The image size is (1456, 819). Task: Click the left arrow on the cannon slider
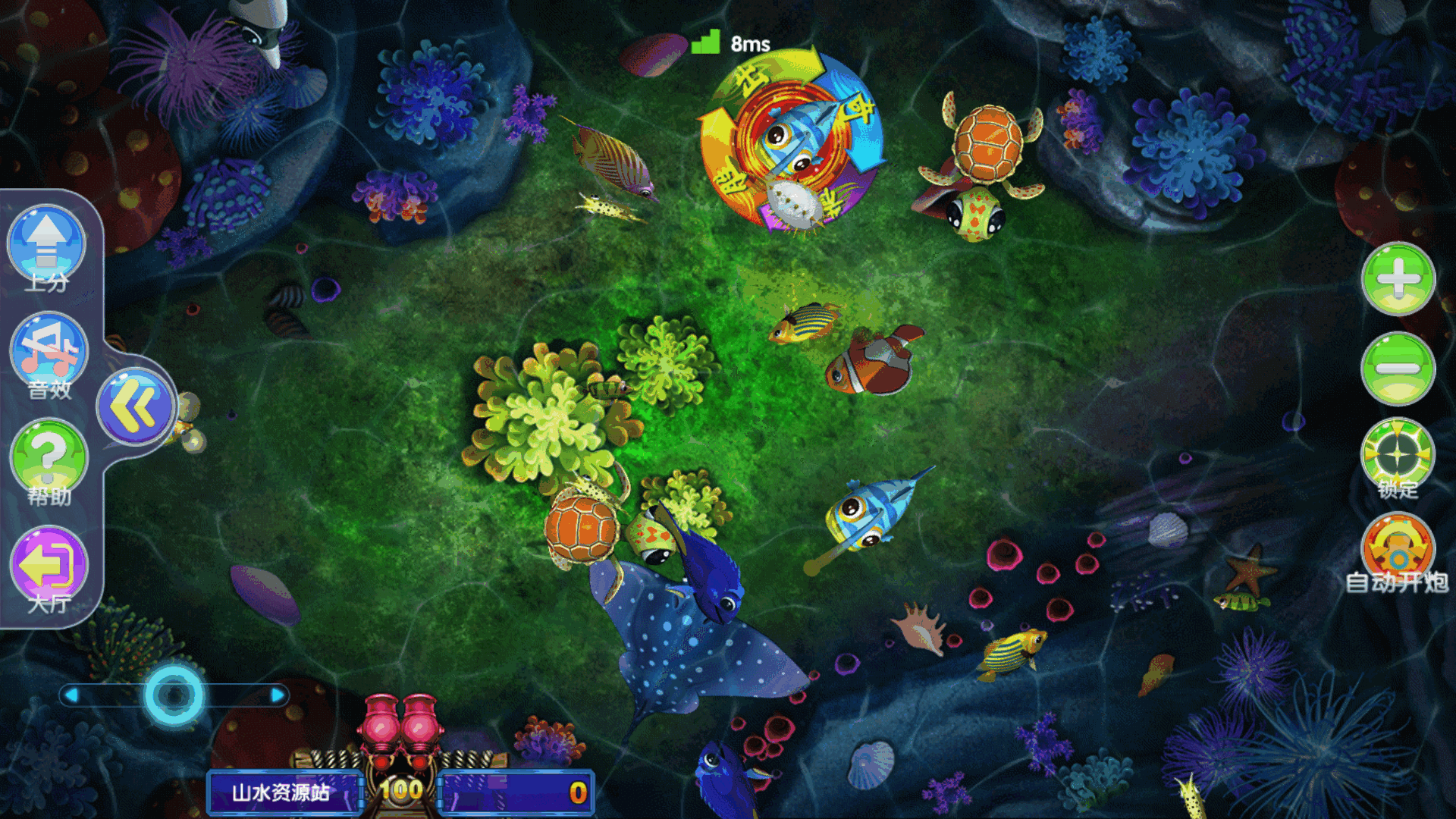(71, 695)
